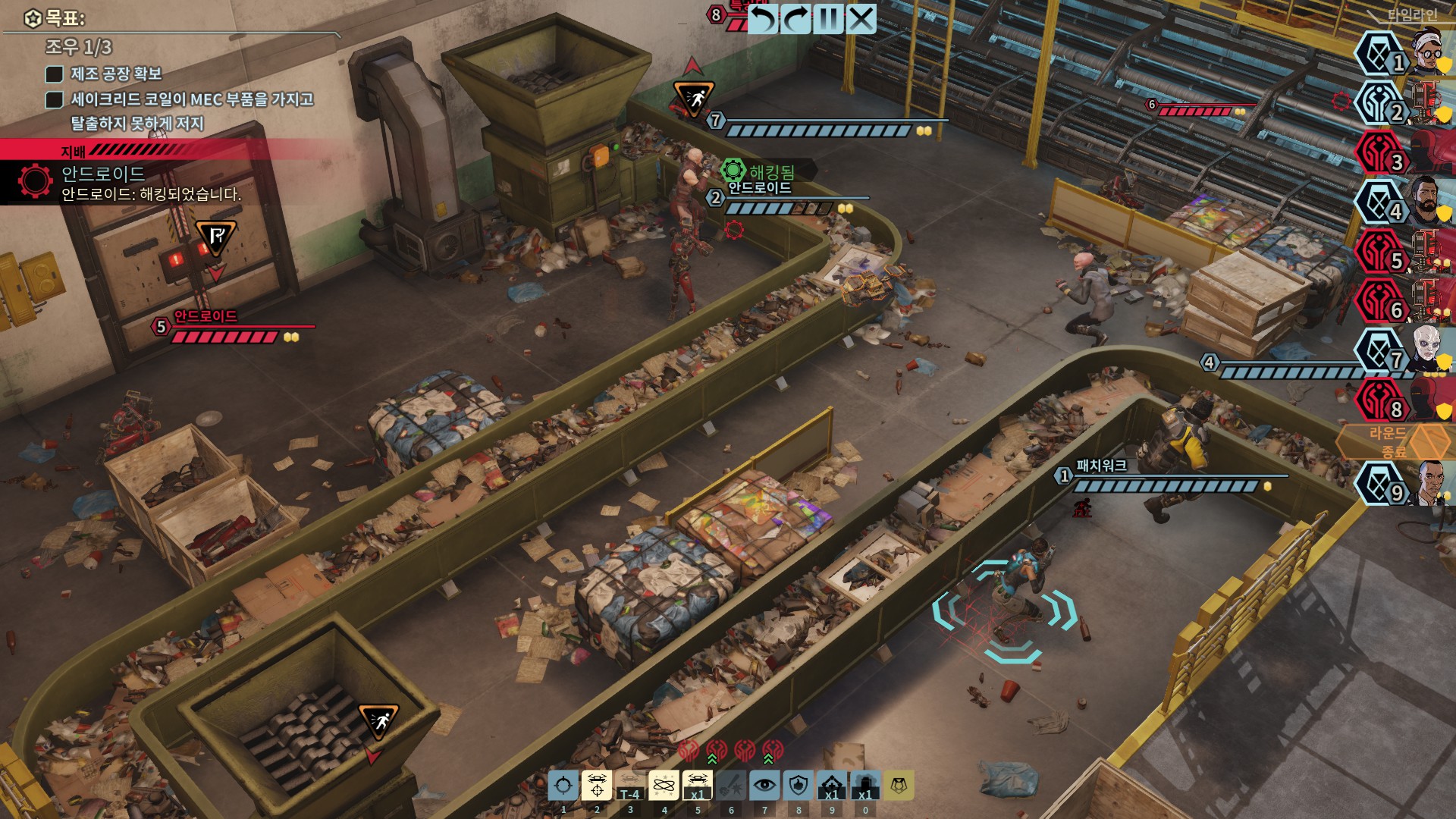
Task: Use the smoke grenade x1 item in slot 0
Action: coord(865,786)
